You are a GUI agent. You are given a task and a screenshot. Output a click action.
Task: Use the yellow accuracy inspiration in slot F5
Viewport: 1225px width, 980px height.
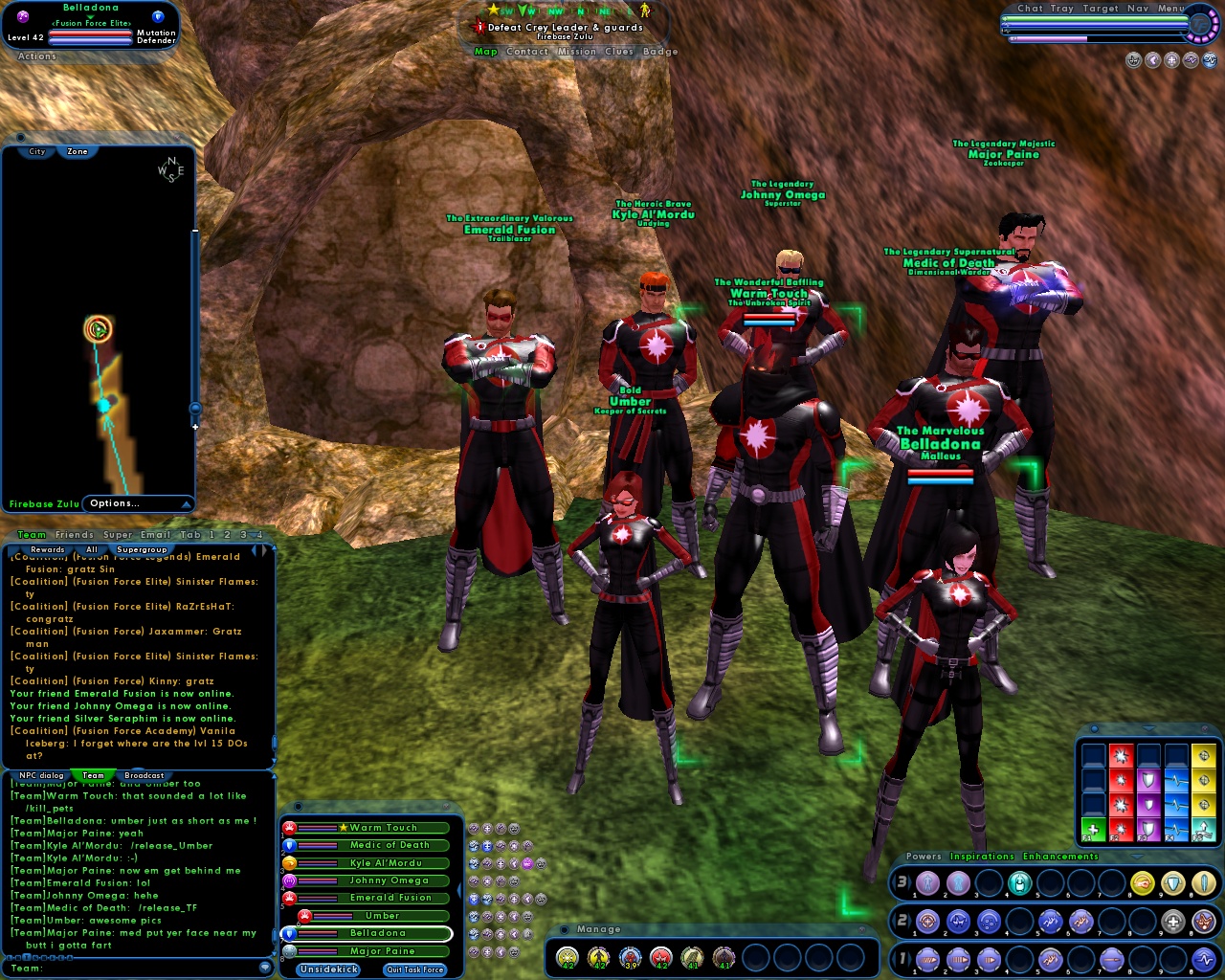click(x=1204, y=803)
